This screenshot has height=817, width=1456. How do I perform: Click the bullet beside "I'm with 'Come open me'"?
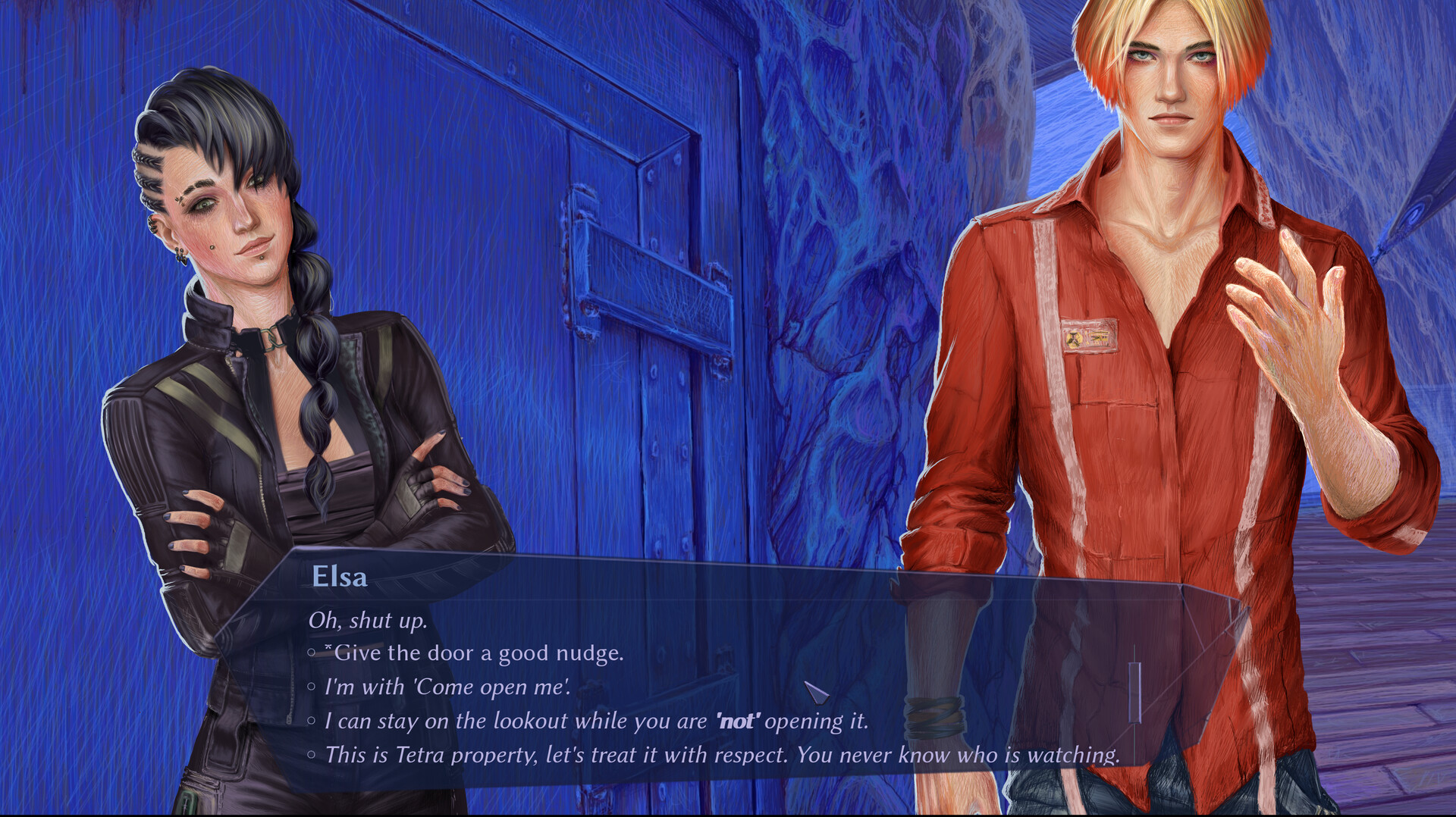tap(312, 687)
